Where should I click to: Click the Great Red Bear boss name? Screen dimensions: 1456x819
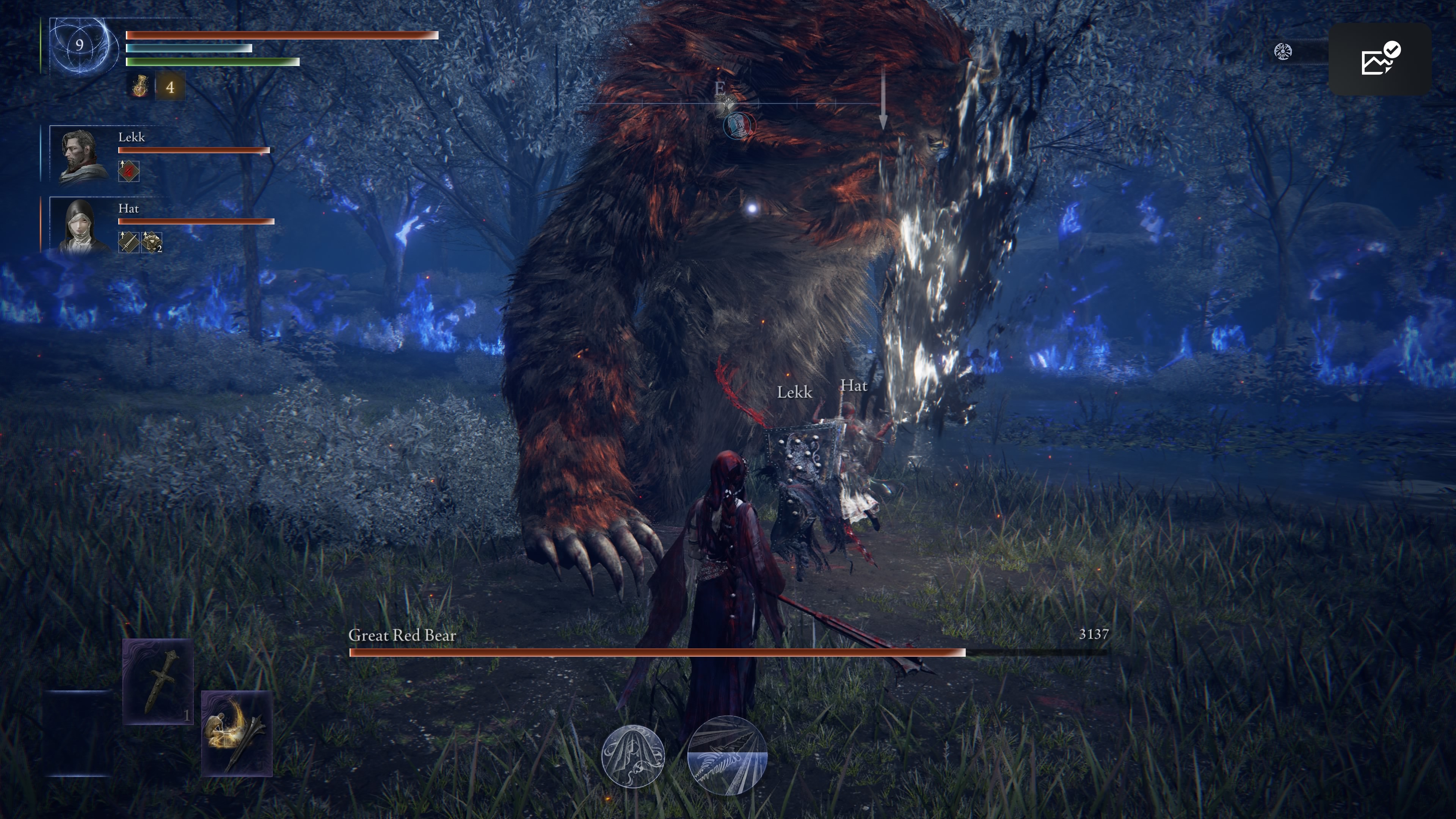(x=402, y=635)
